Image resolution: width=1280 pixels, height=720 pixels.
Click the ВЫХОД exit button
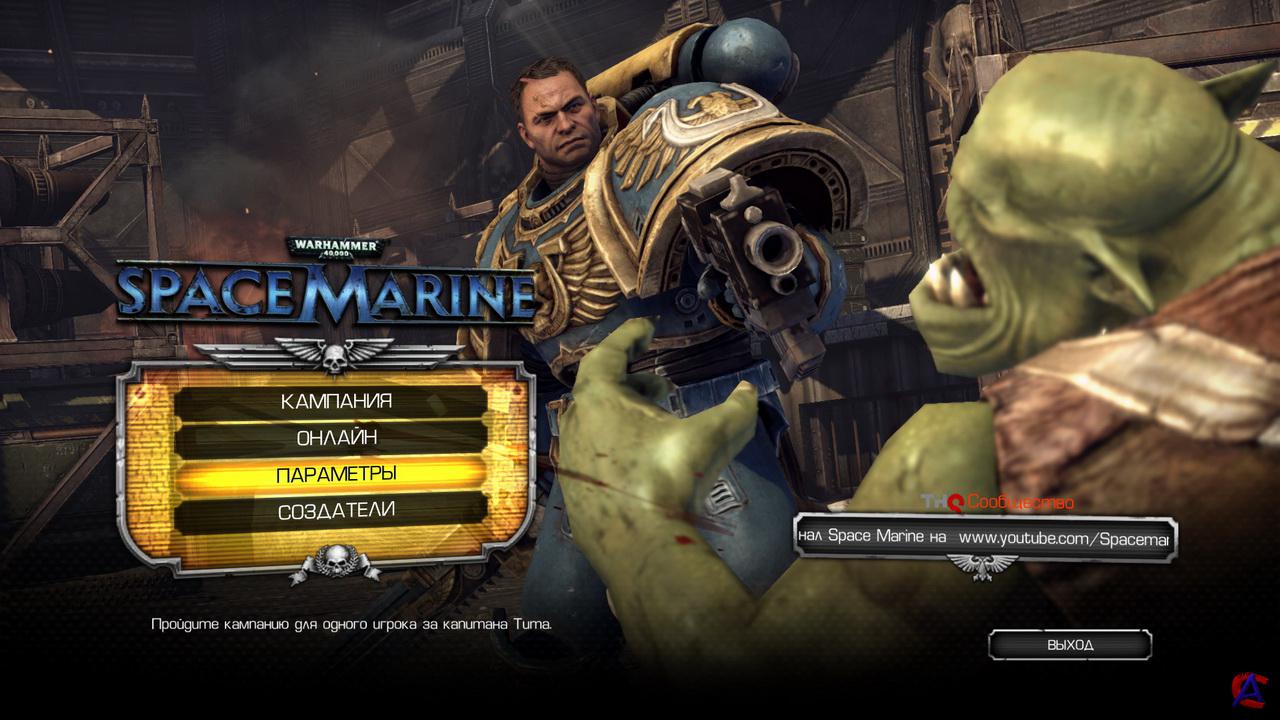pos(1070,645)
